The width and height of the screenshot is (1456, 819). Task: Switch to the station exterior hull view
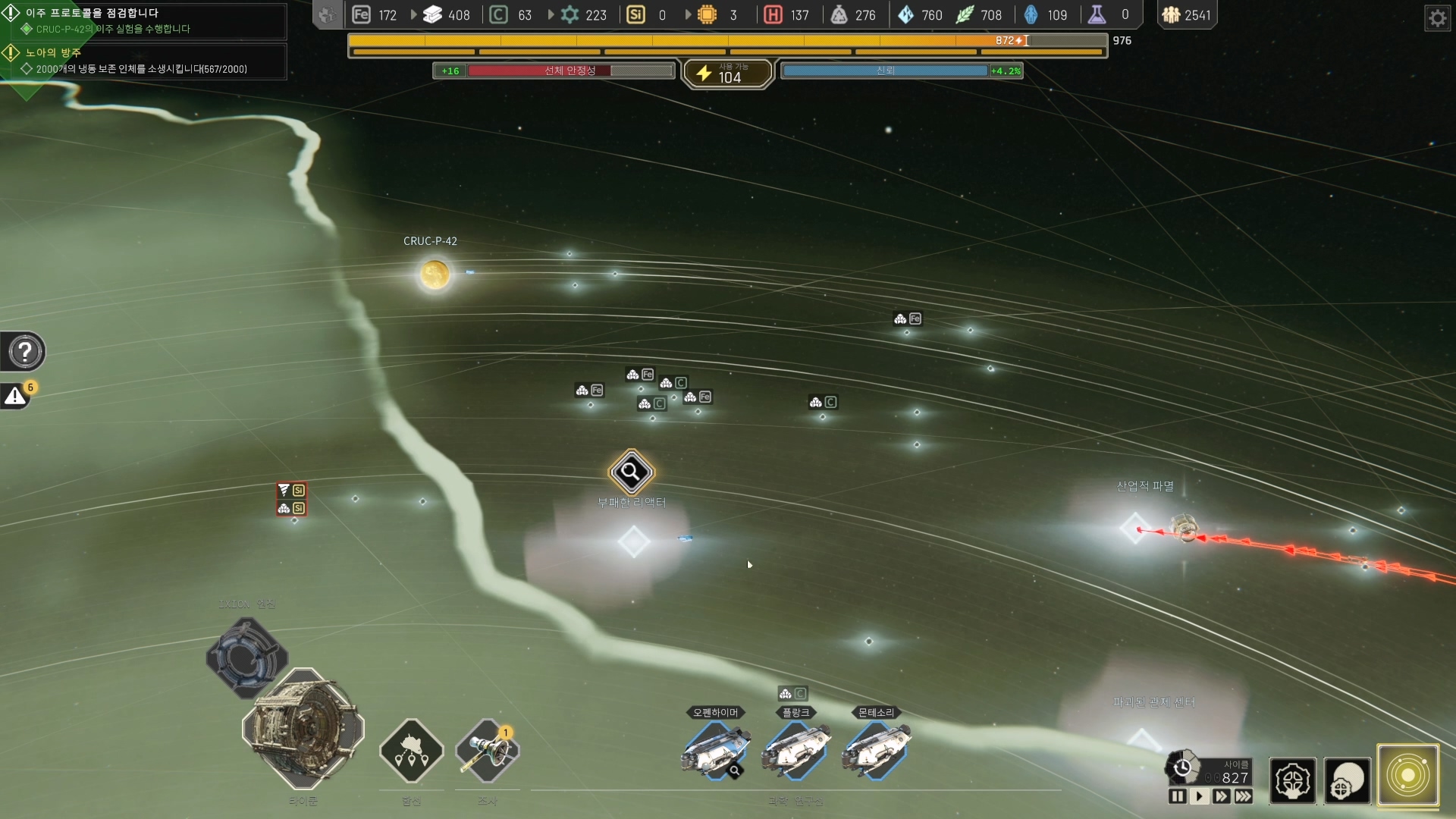1348,780
